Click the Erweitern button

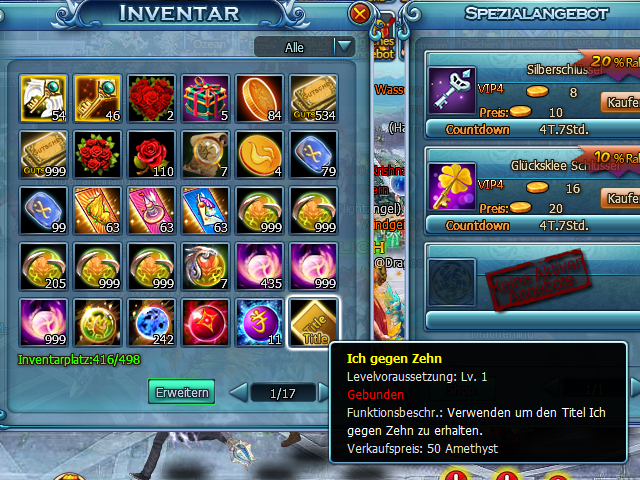pos(181,393)
